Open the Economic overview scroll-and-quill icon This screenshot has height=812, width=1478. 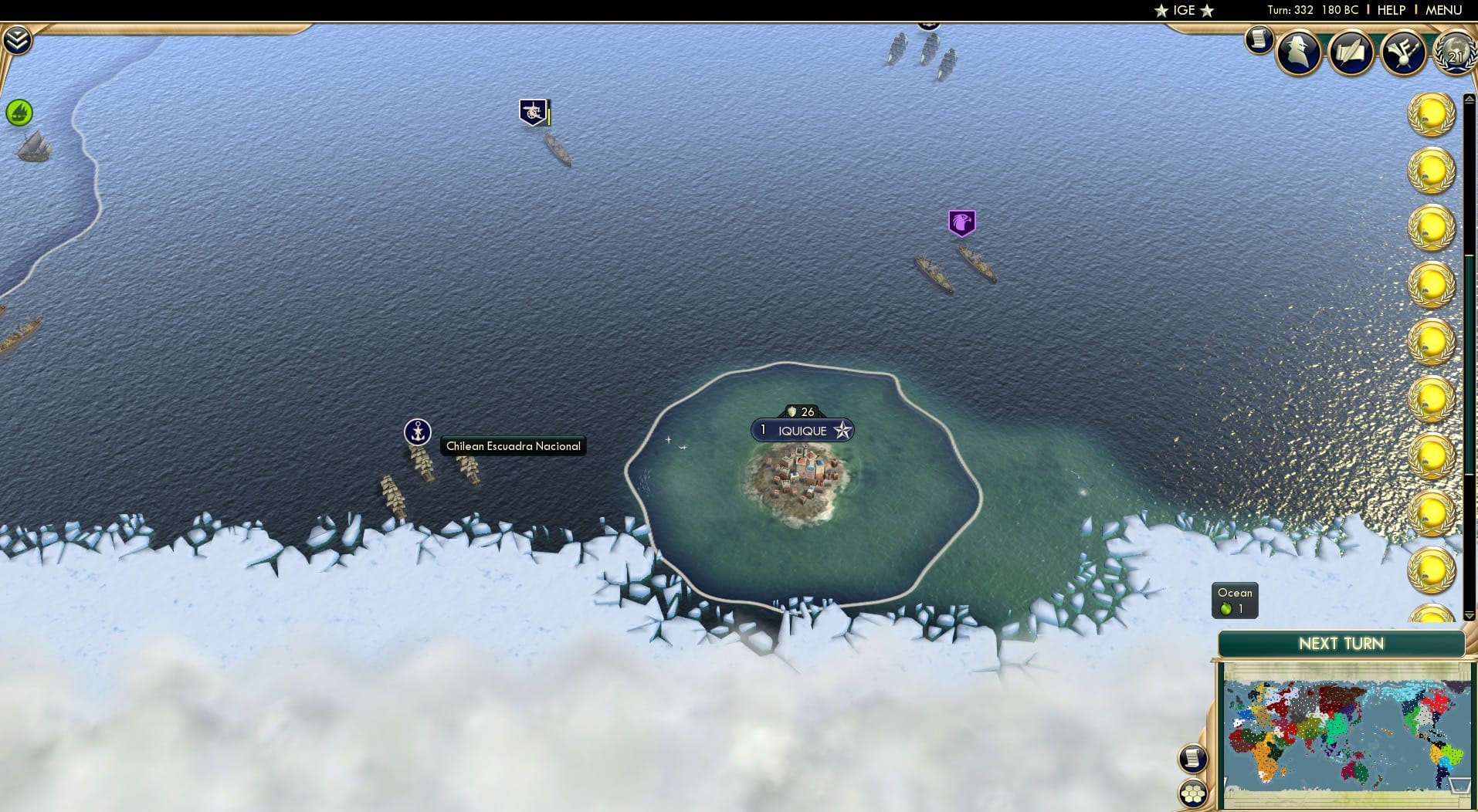pos(1351,53)
